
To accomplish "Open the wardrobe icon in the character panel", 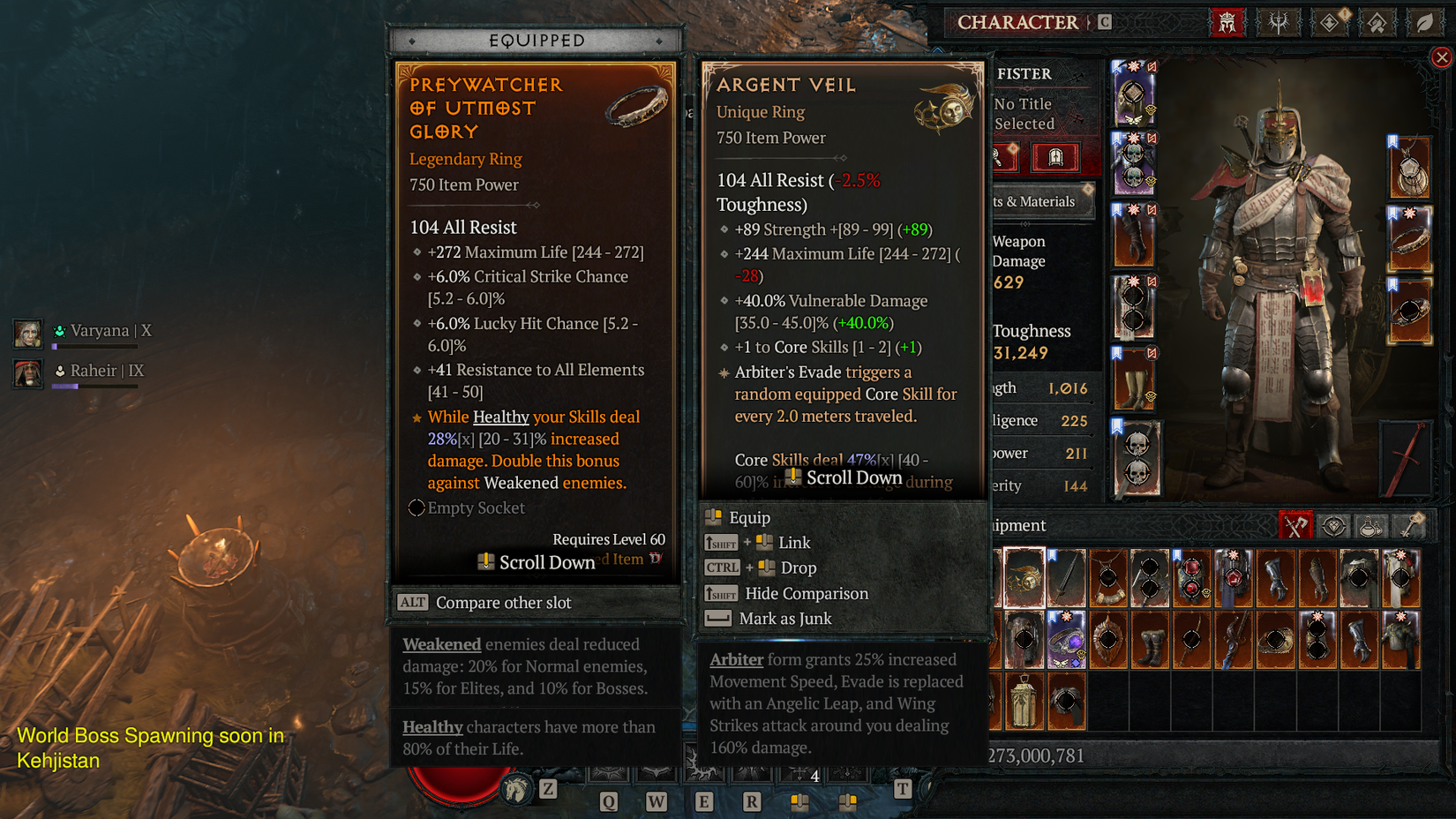I will pos(1056,157).
